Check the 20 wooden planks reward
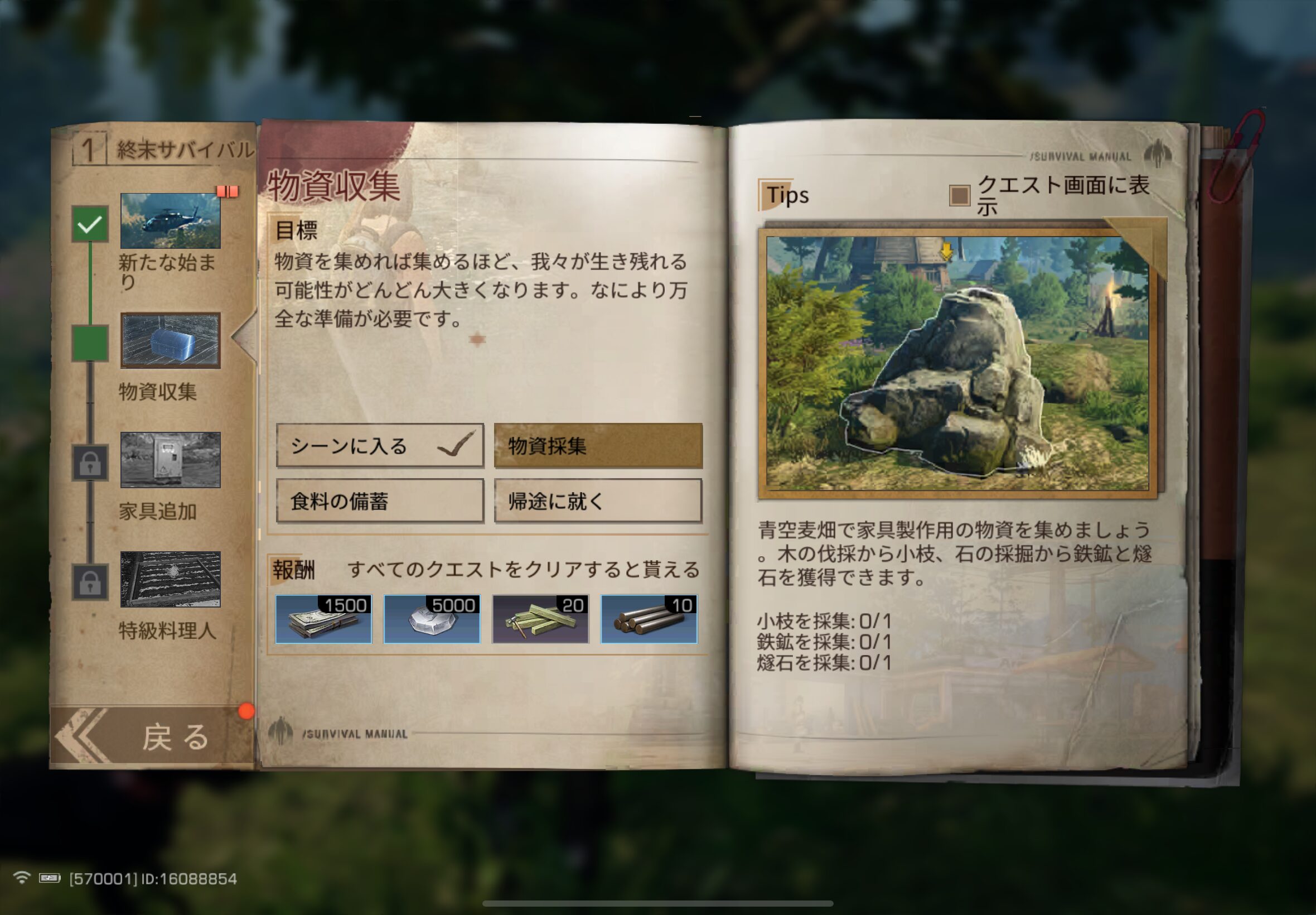Screen dimensions: 1316x915 tap(540, 619)
